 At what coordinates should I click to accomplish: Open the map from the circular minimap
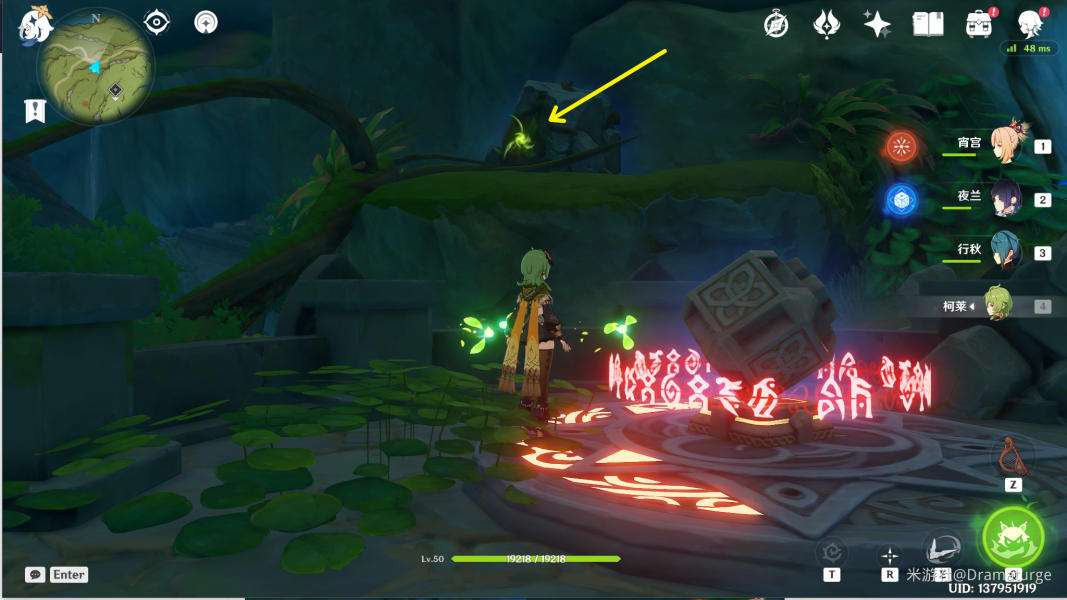tap(95, 68)
